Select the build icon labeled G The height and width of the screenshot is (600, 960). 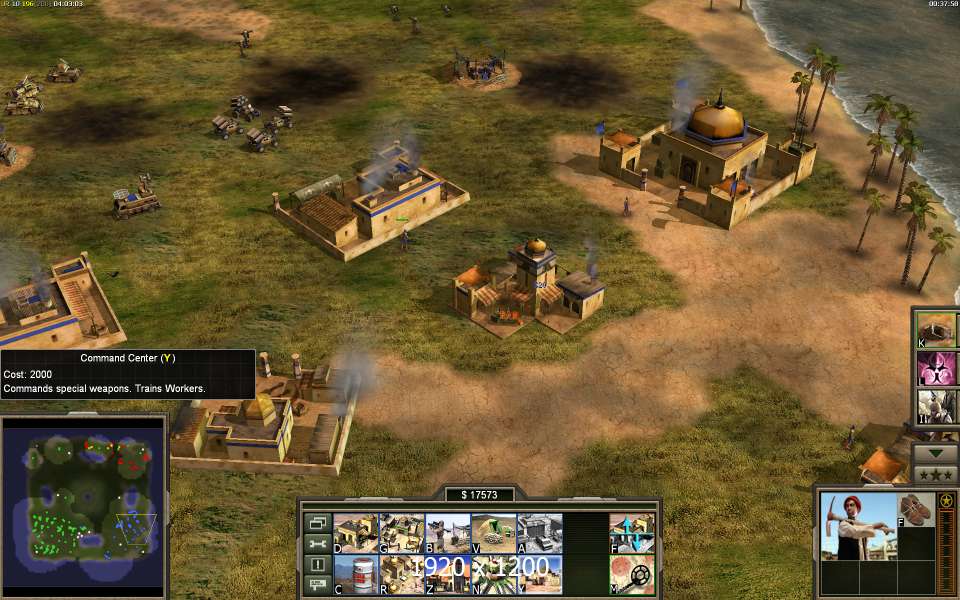coord(401,533)
